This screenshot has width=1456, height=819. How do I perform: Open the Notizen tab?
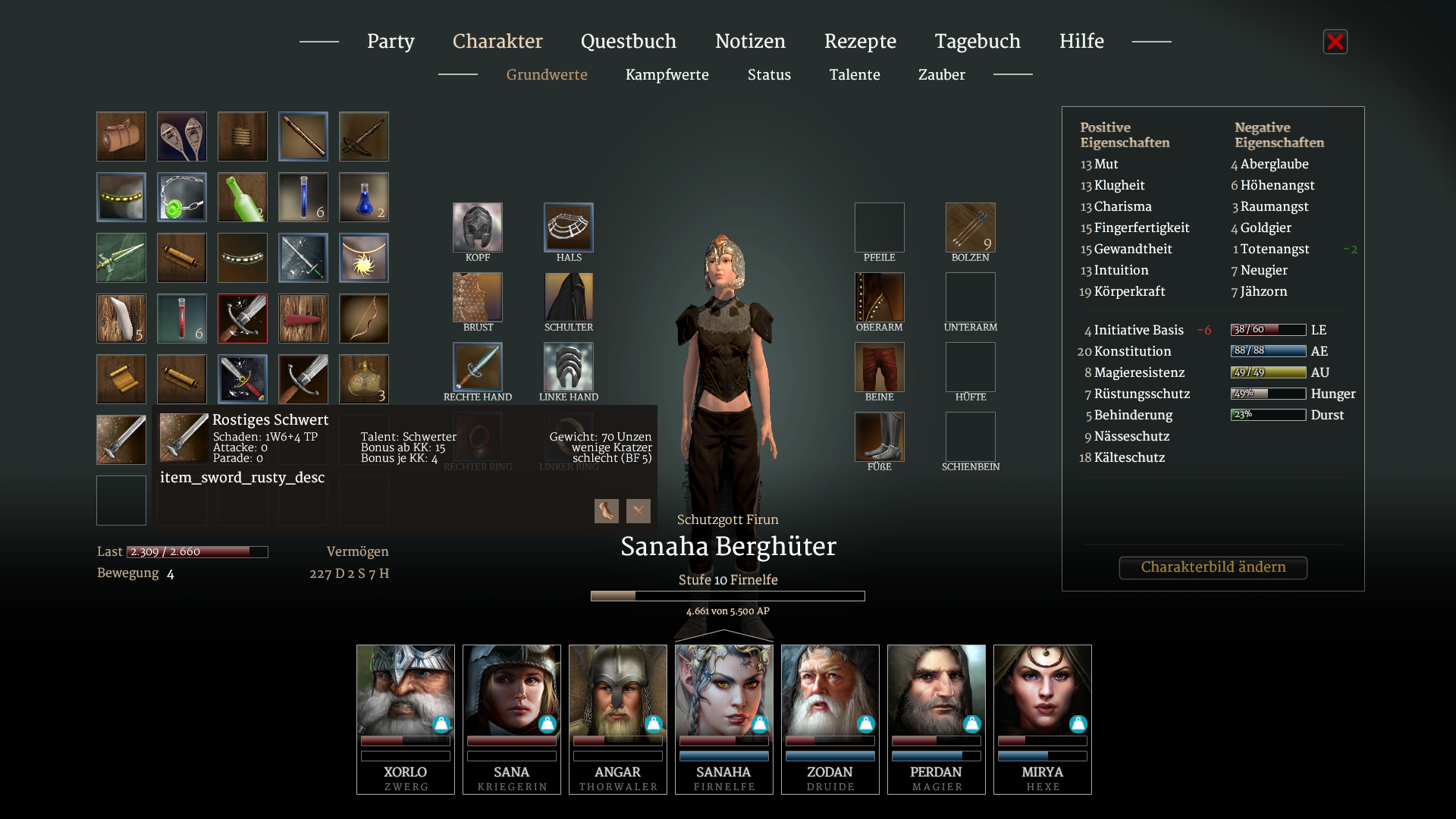point(750,42)
